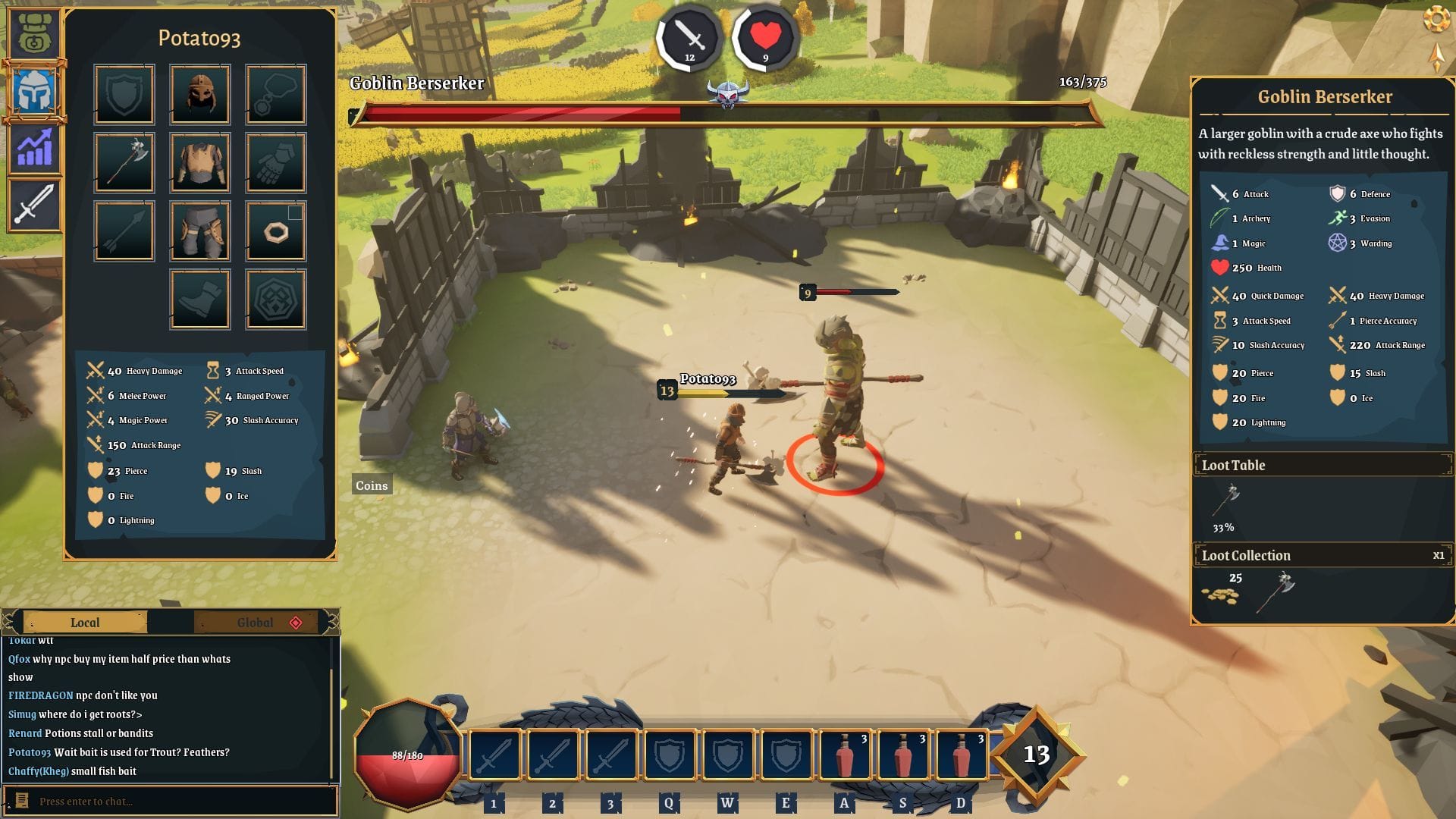
Task: Click the compass arrow below the settings gear
Action: pos(1438,57)
